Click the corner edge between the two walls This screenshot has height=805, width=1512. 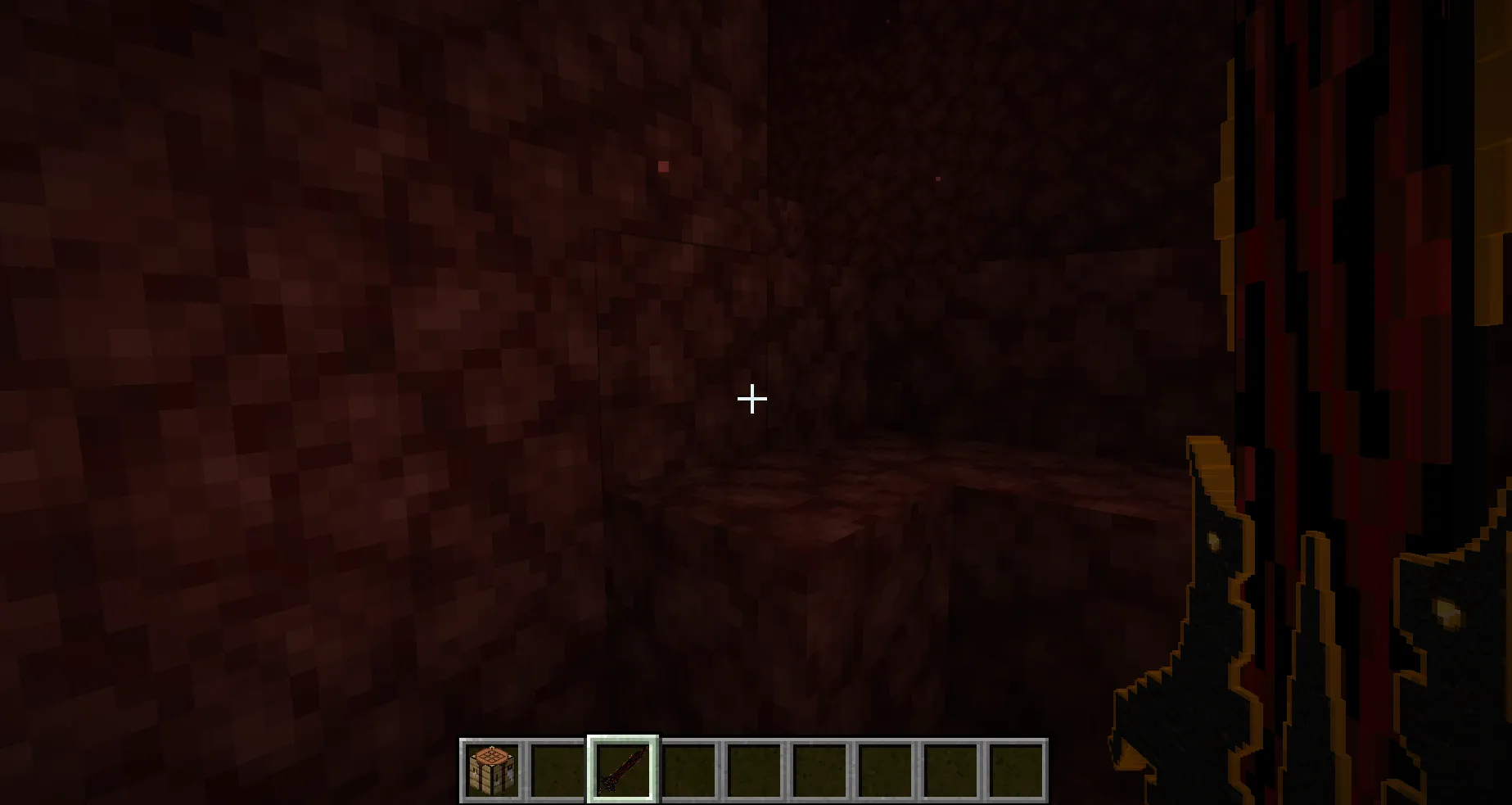602,369
